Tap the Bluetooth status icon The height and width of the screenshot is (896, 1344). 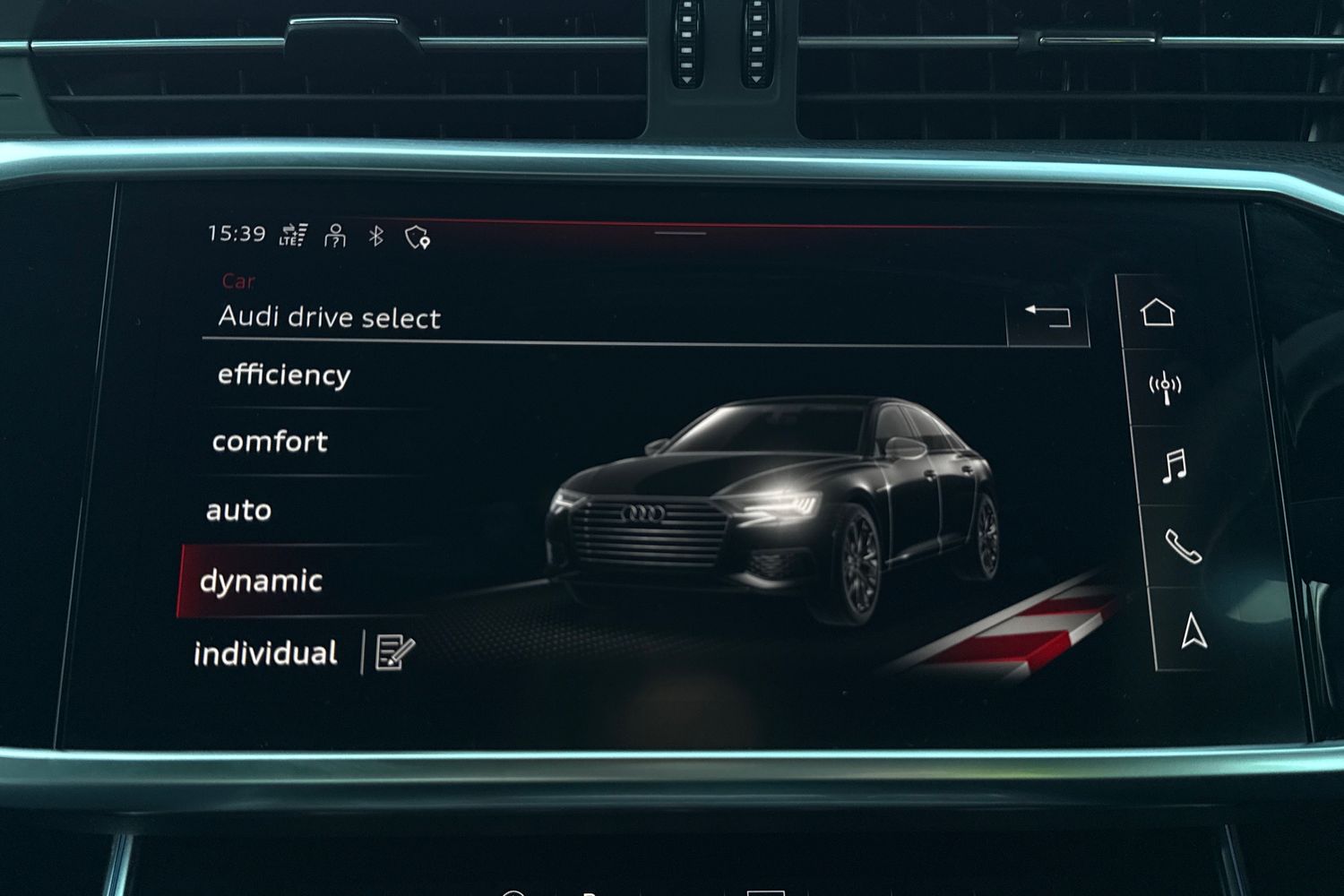[x=376, y=236]
